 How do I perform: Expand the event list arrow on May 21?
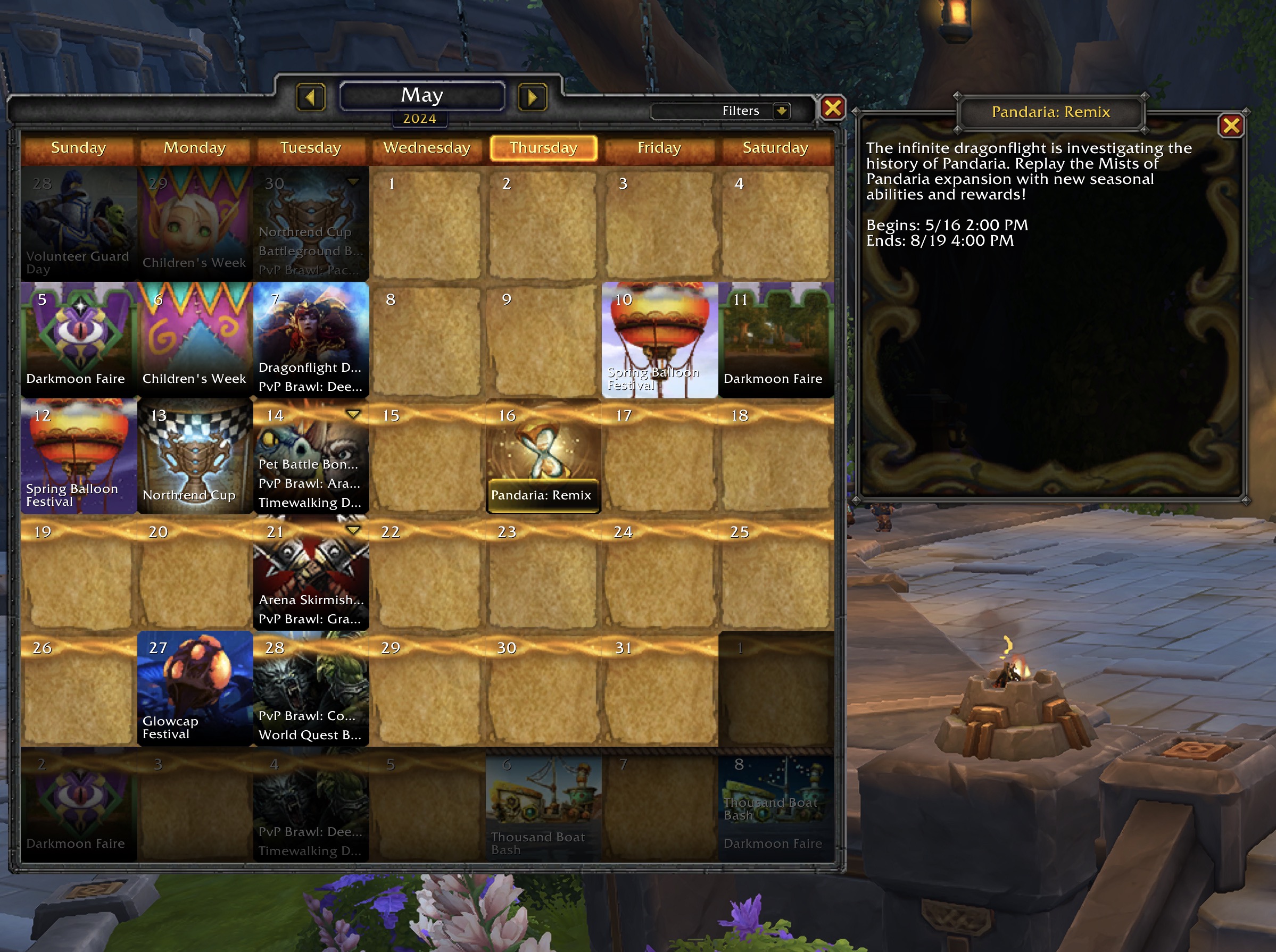click(x=353, y=530)
